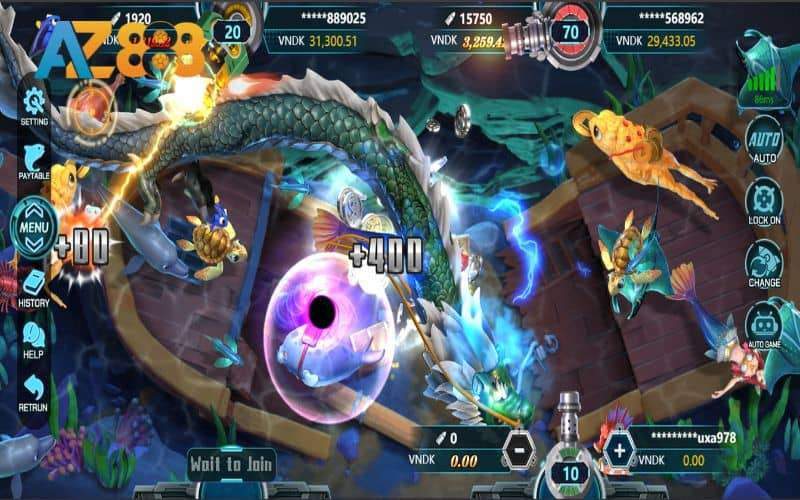
Task: Collapse the round Menu button
Action: click(x=34, y=227)
